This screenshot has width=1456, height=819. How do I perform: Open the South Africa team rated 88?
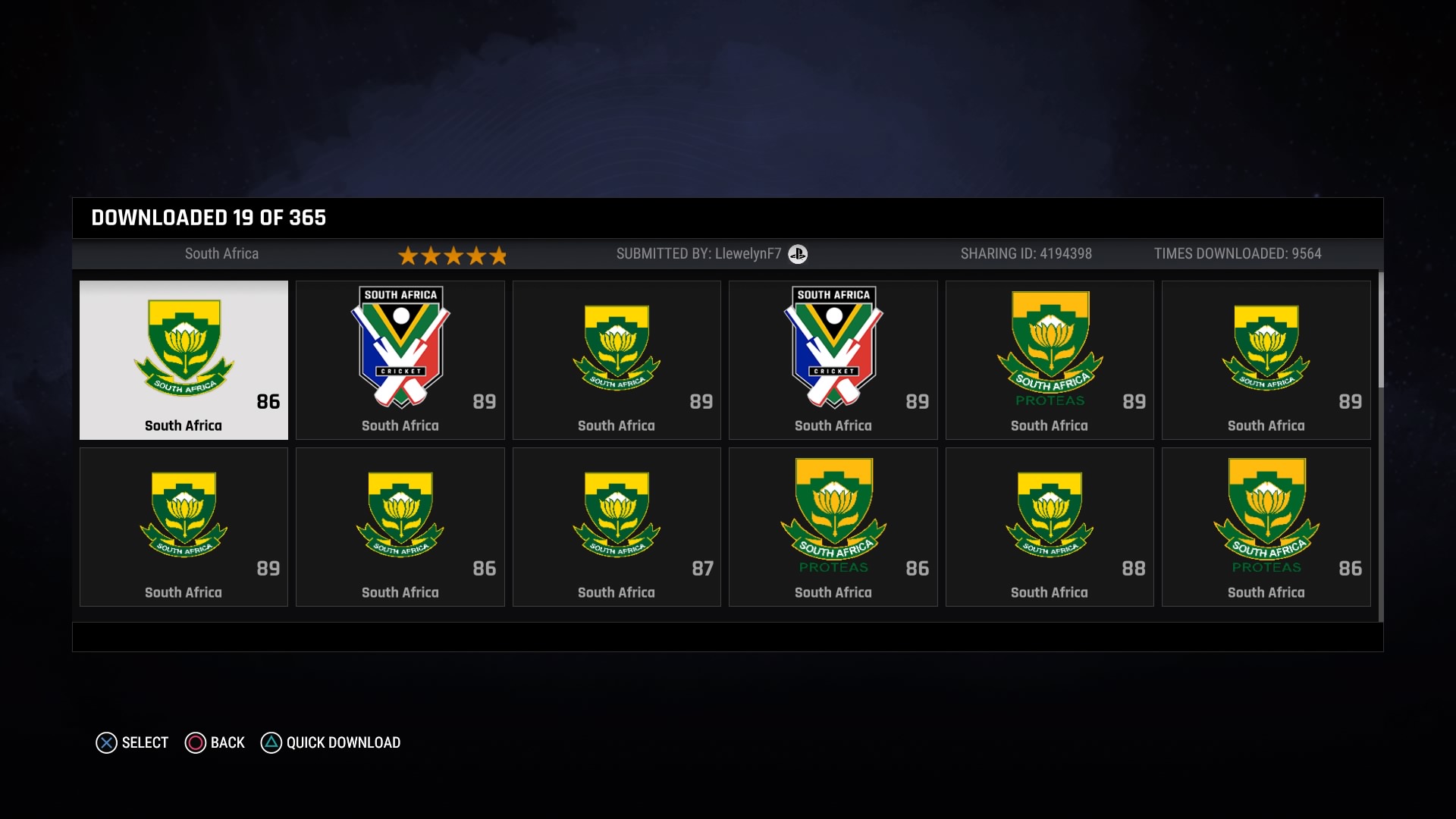(x=1050, y=527)
